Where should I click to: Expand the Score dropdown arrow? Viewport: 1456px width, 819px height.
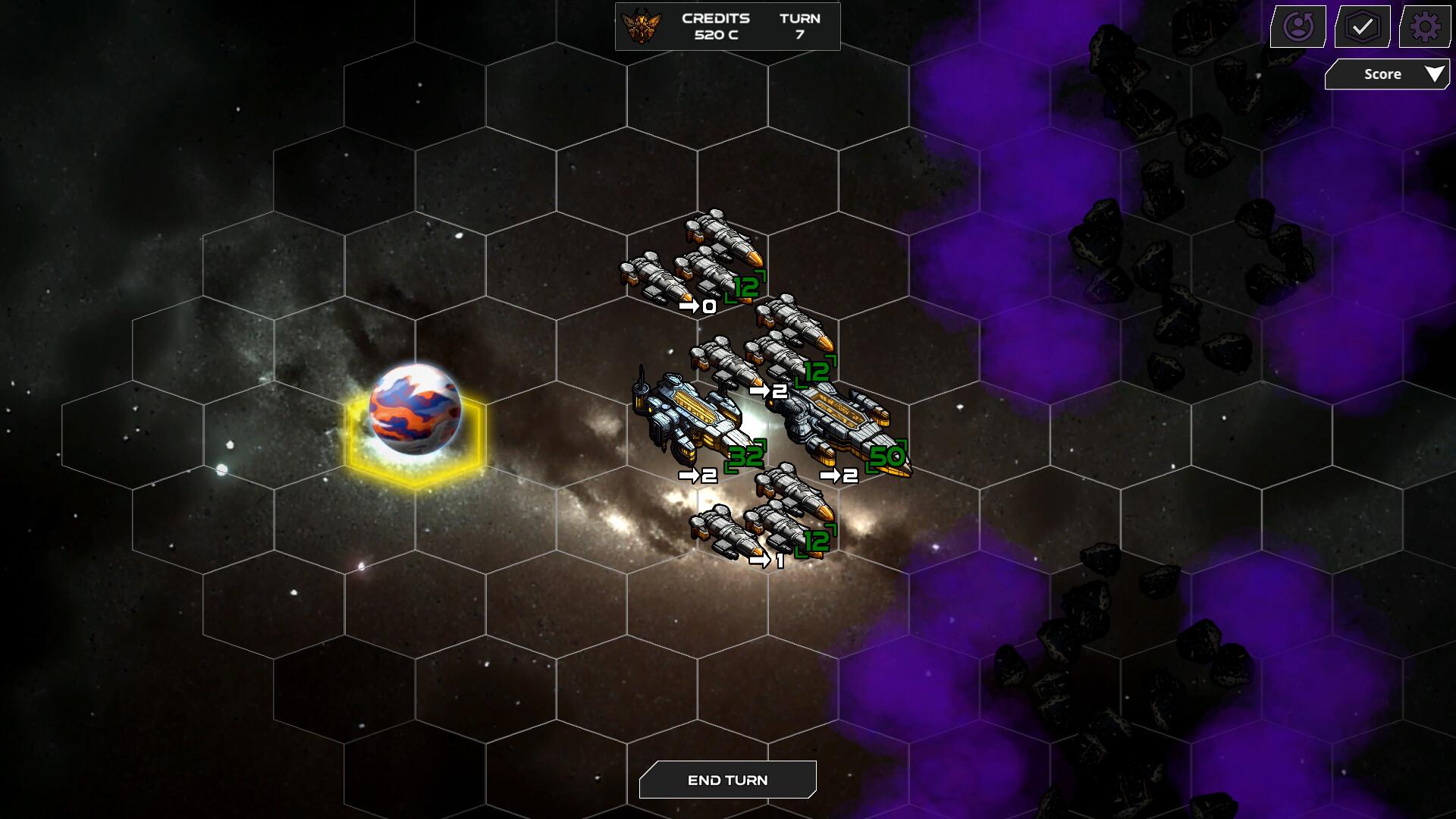[x=1436, y=74]
